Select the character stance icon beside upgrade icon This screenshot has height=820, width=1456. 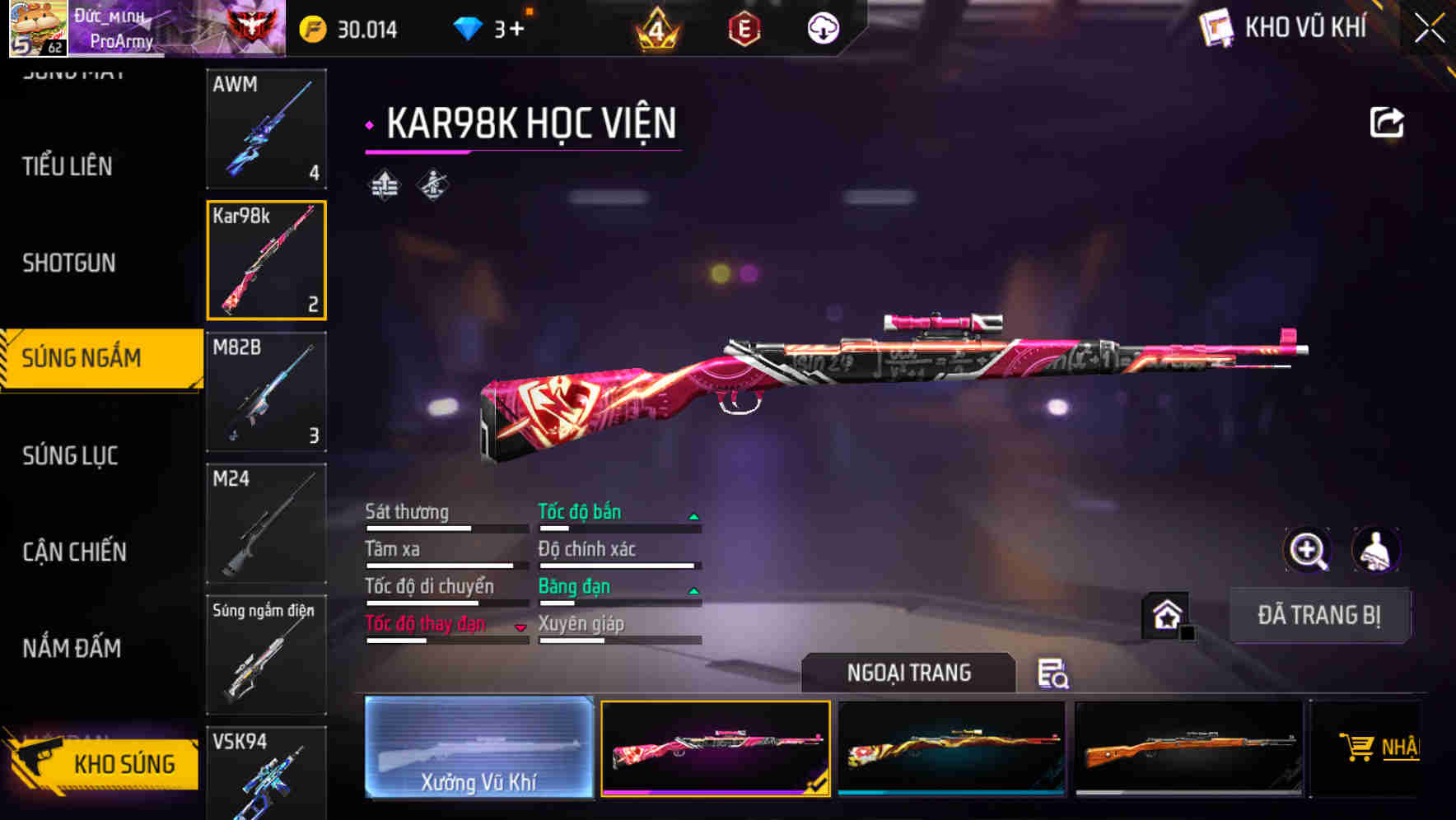[432, 184]
